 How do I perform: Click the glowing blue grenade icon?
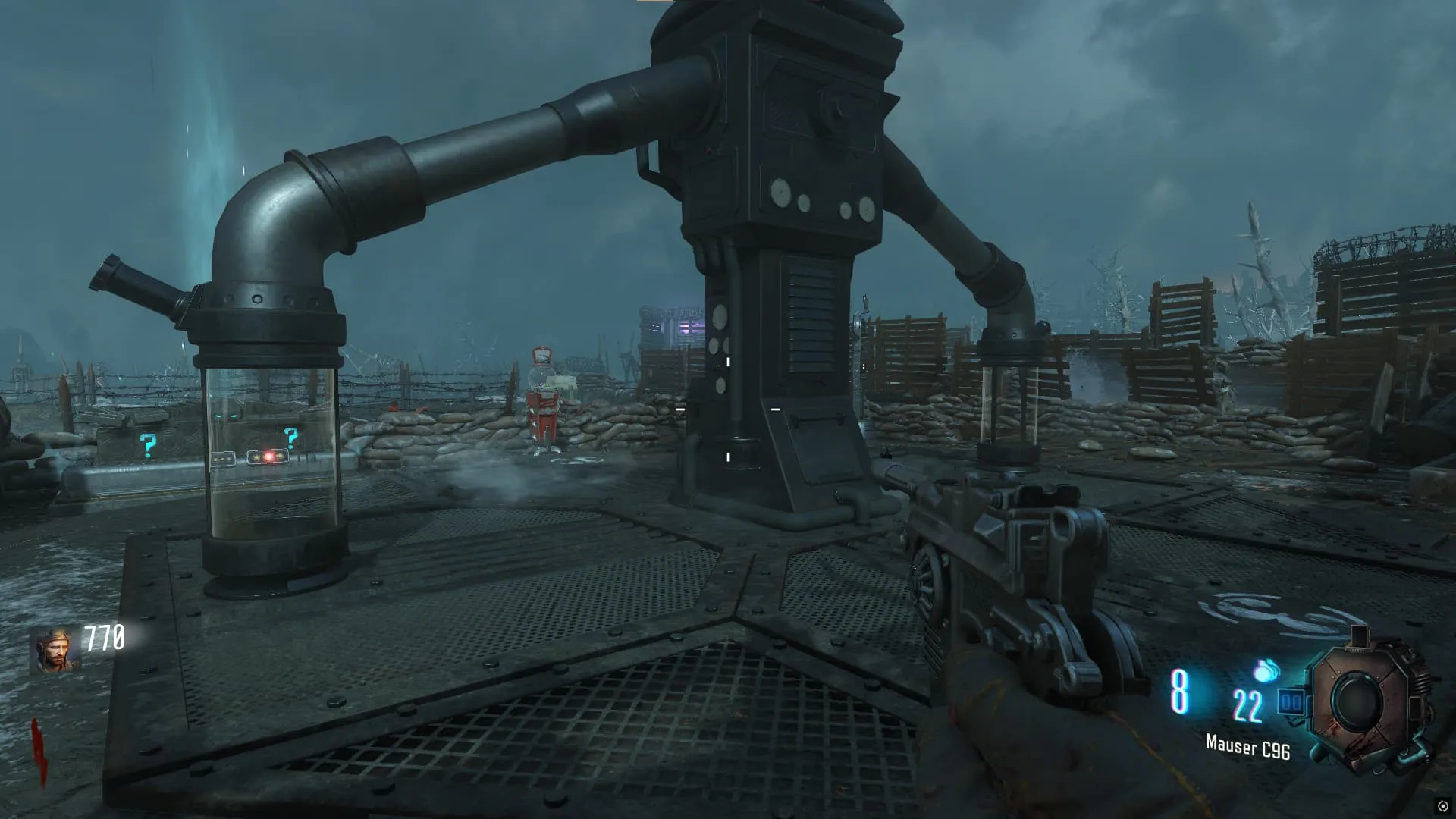[x=1266, y=670]
